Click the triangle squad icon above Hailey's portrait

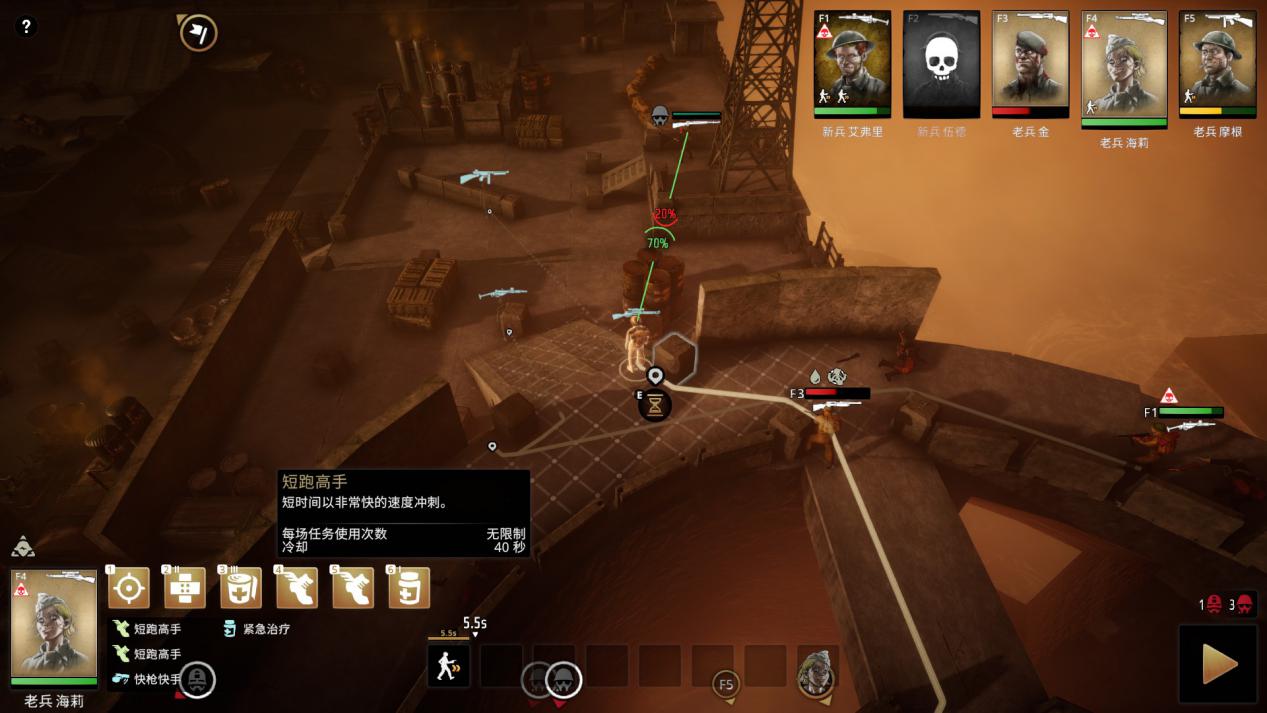point(23,547)
